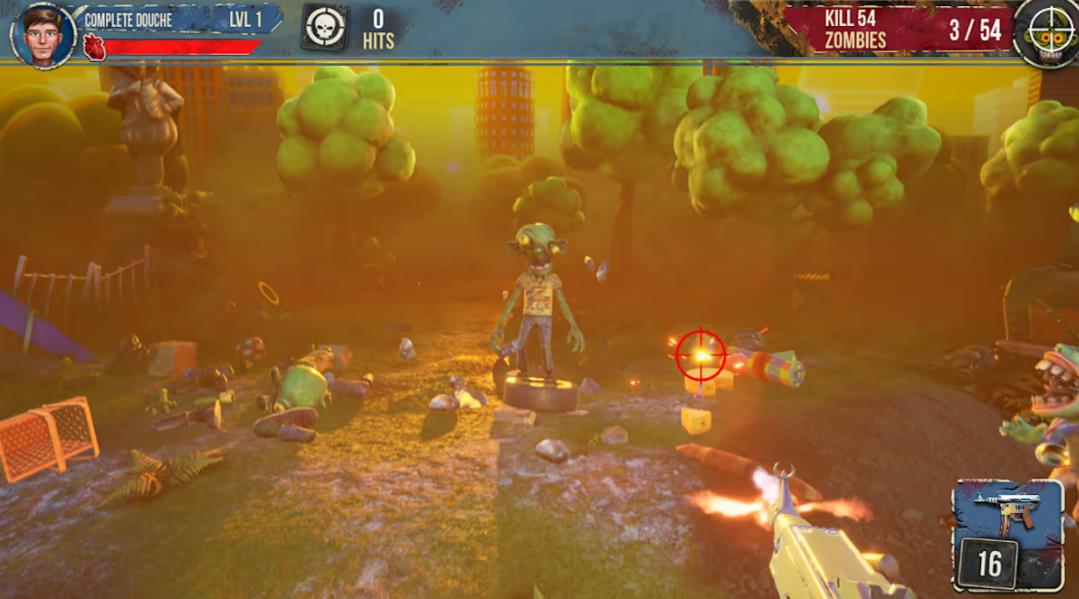The image size is (1079, 599).
Task: Click the zombie crosshair target icon
Action: coord(1045,35)
